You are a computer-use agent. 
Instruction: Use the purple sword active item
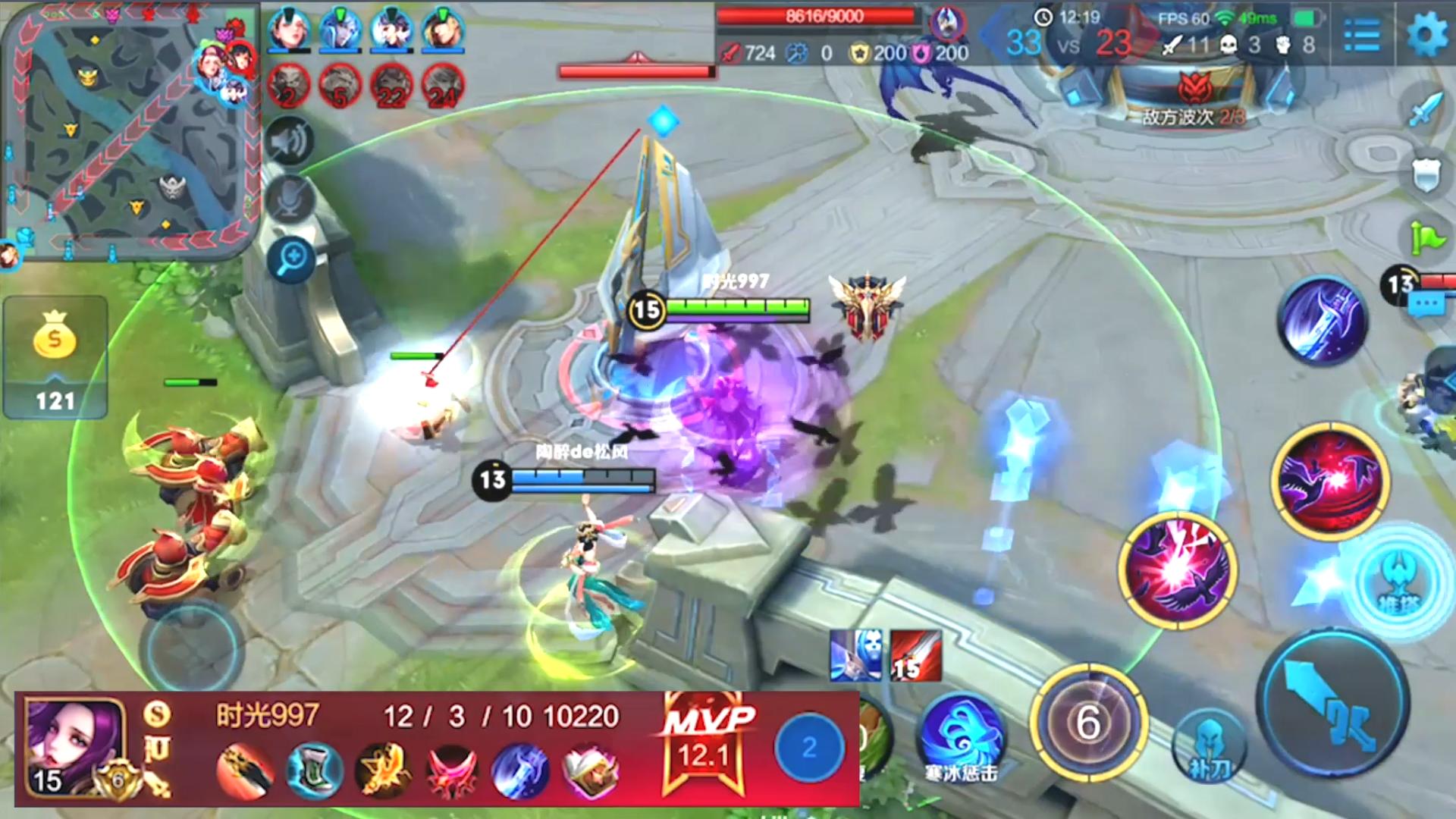(1323, 321)
